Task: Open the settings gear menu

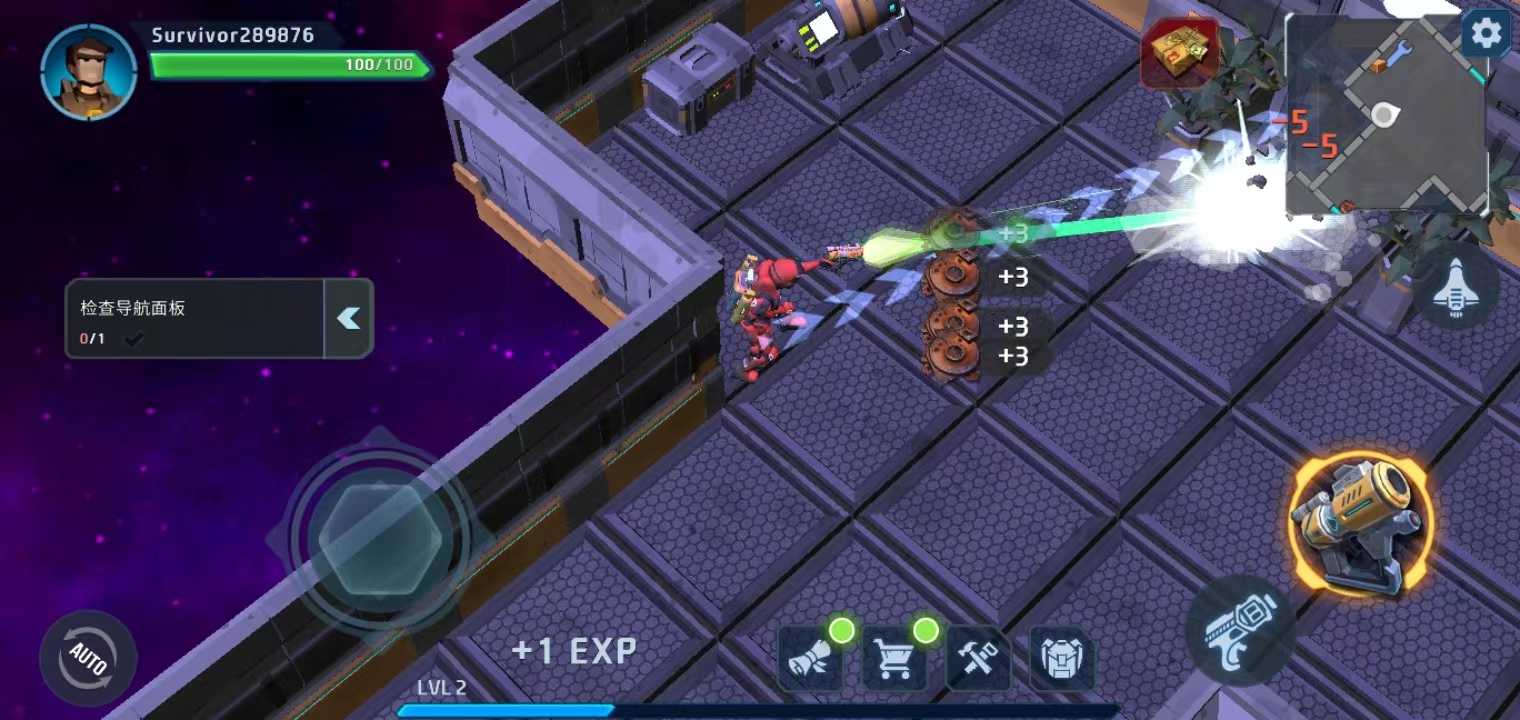Action: (x=1486, y=35)
